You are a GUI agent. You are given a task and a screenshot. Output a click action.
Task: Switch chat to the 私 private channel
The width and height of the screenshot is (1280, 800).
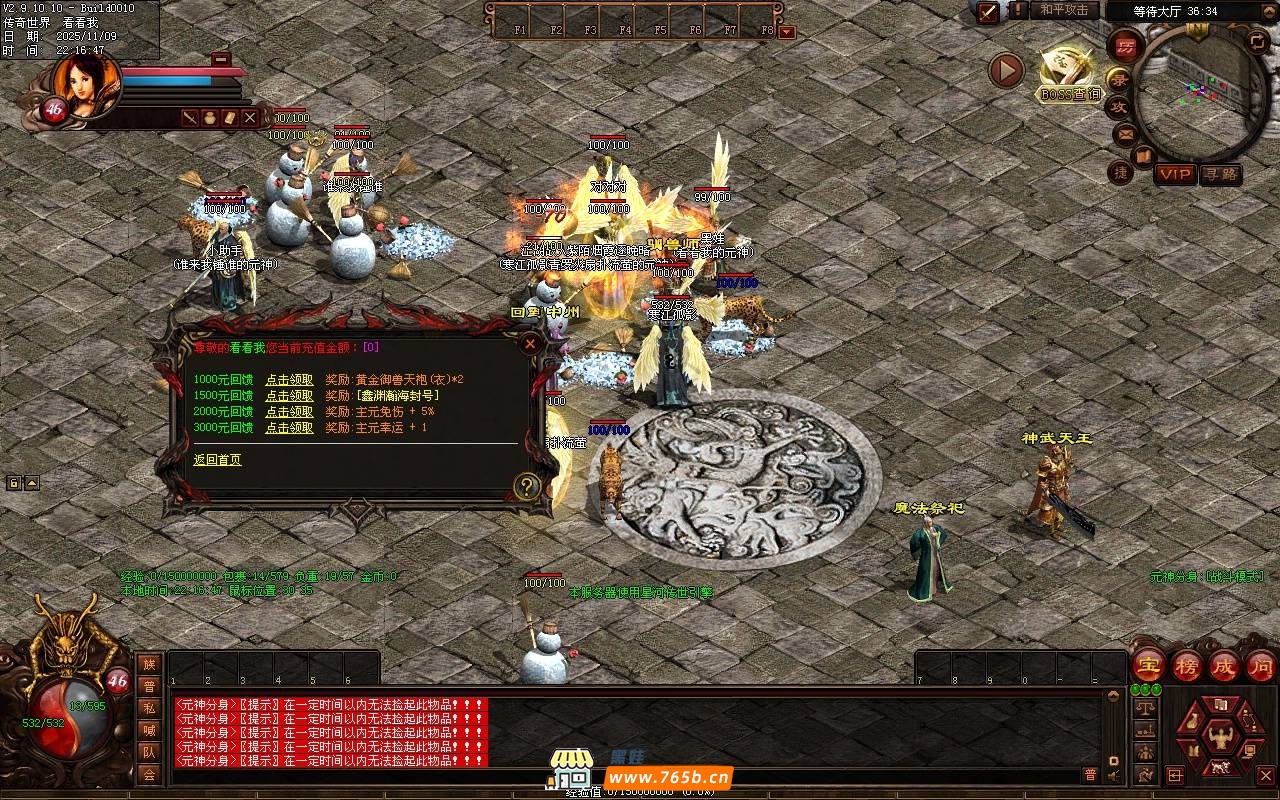[x=149, y=708]
